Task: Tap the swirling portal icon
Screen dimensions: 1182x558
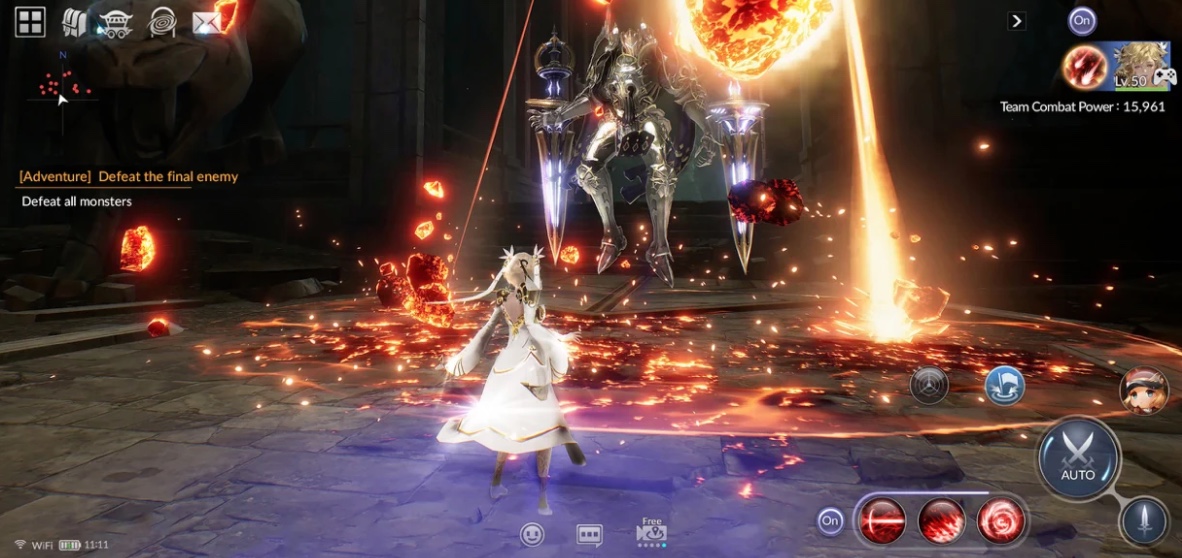Action: [x=162, y=22]
